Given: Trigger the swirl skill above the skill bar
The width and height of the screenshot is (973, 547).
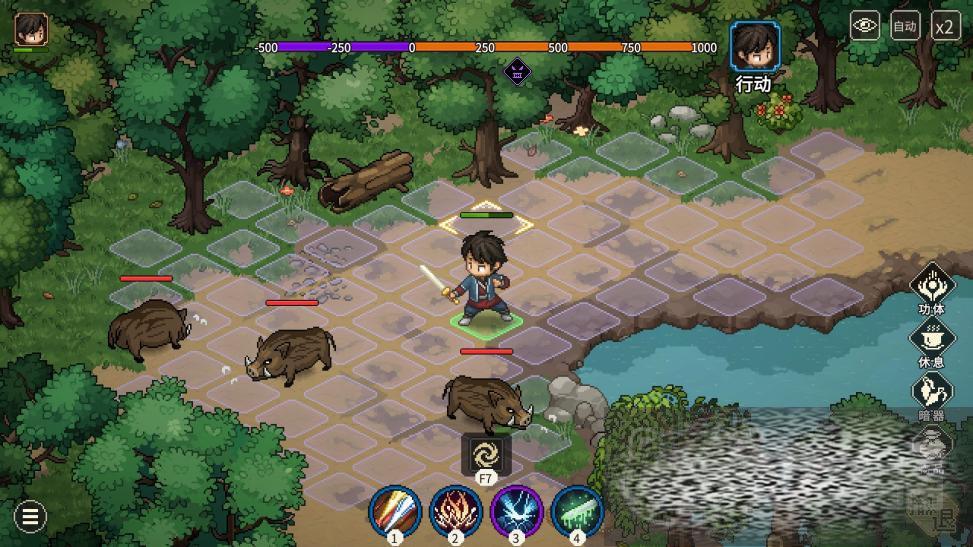Looking at the screenshot, I should (486, 455).
